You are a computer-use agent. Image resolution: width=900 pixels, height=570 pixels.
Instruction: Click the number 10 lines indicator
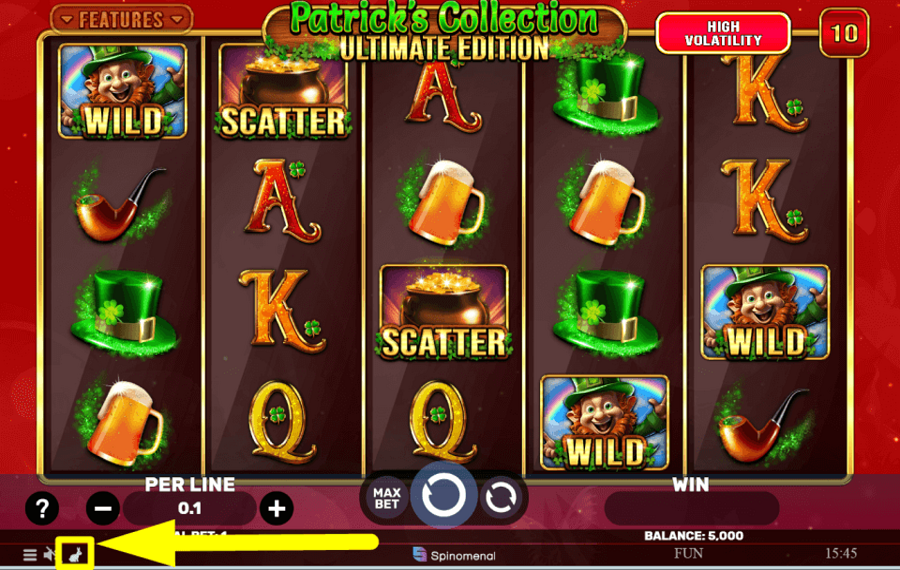click(844, 33)
